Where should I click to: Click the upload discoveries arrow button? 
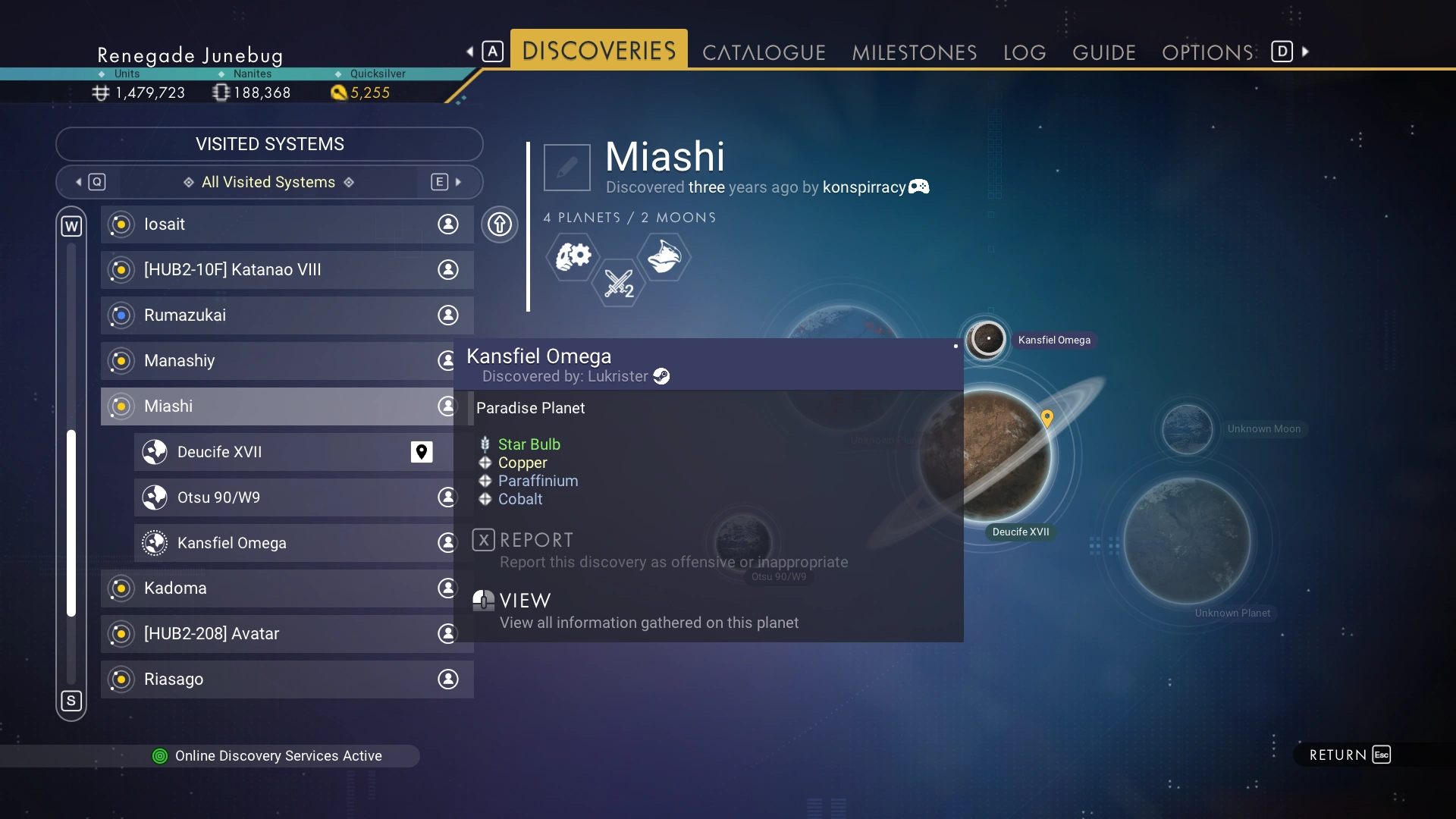tap(500, 224)
